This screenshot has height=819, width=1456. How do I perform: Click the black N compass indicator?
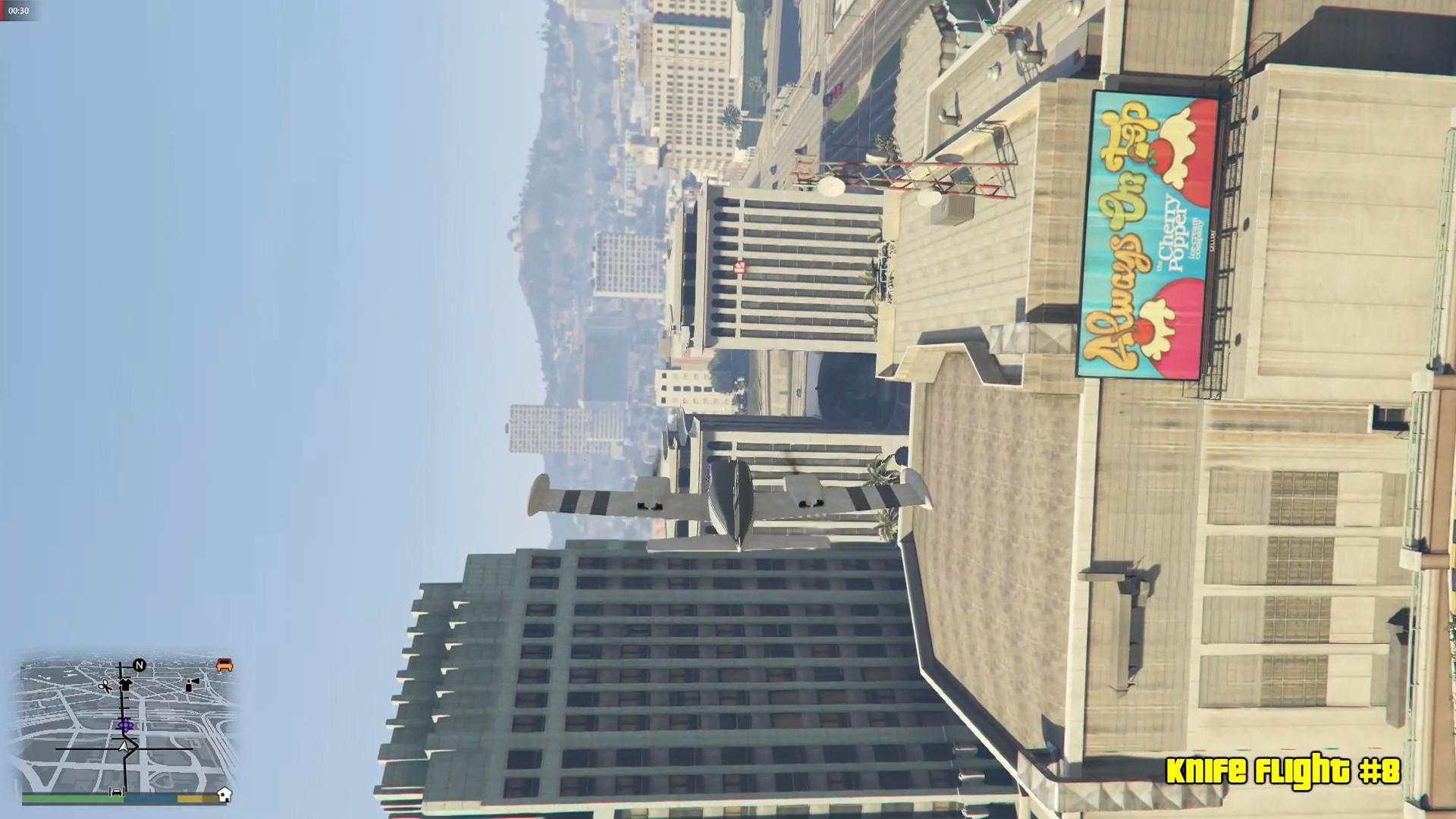click(x=139, y=665)
